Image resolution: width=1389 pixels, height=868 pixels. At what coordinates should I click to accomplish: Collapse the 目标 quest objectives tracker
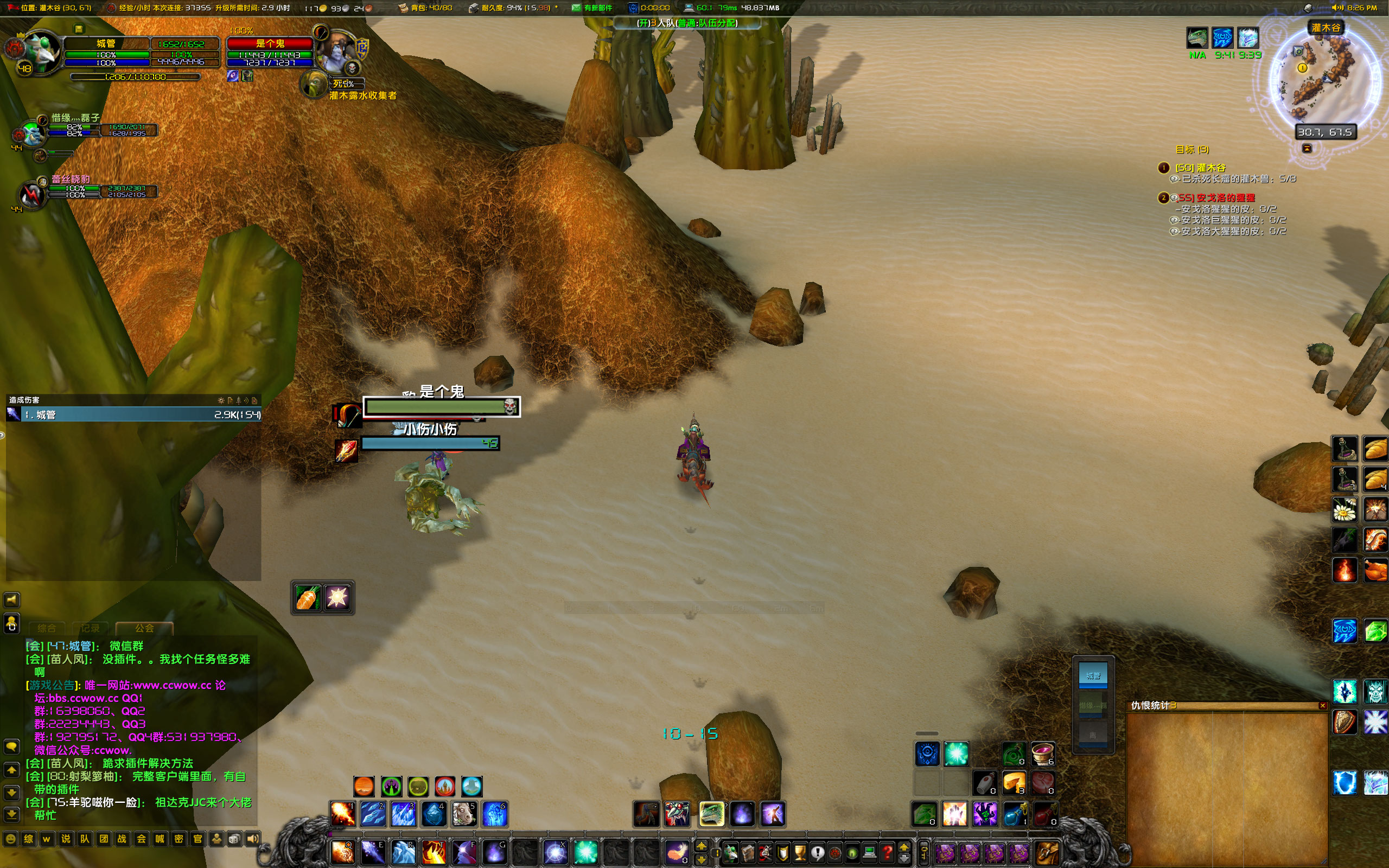pyautogui.click(x=1307, y=149)
